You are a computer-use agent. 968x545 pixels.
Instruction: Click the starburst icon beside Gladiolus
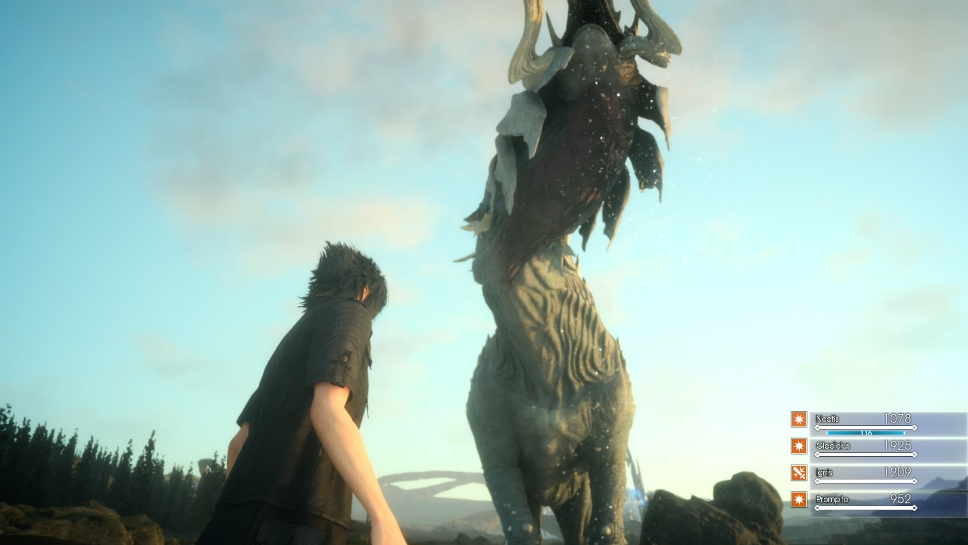coord(799,446)
